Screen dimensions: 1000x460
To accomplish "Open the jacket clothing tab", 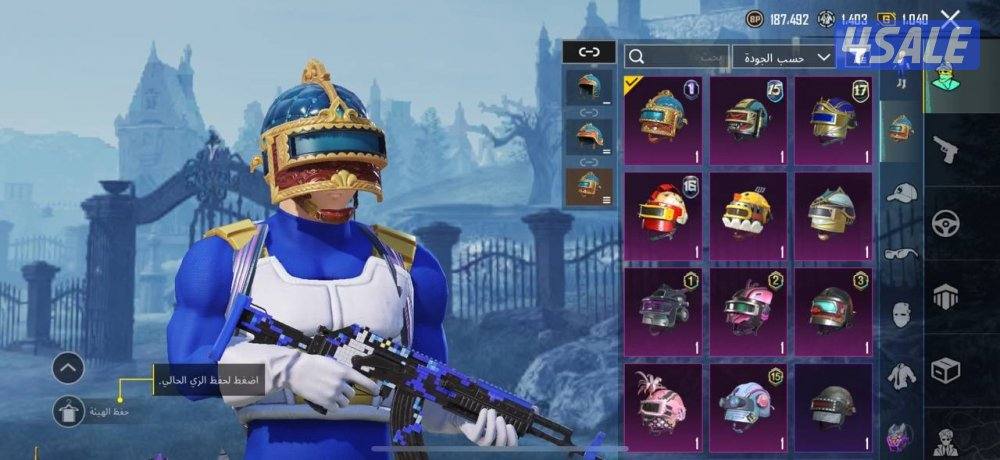I will pyautogui.click(x=901, y=376).
